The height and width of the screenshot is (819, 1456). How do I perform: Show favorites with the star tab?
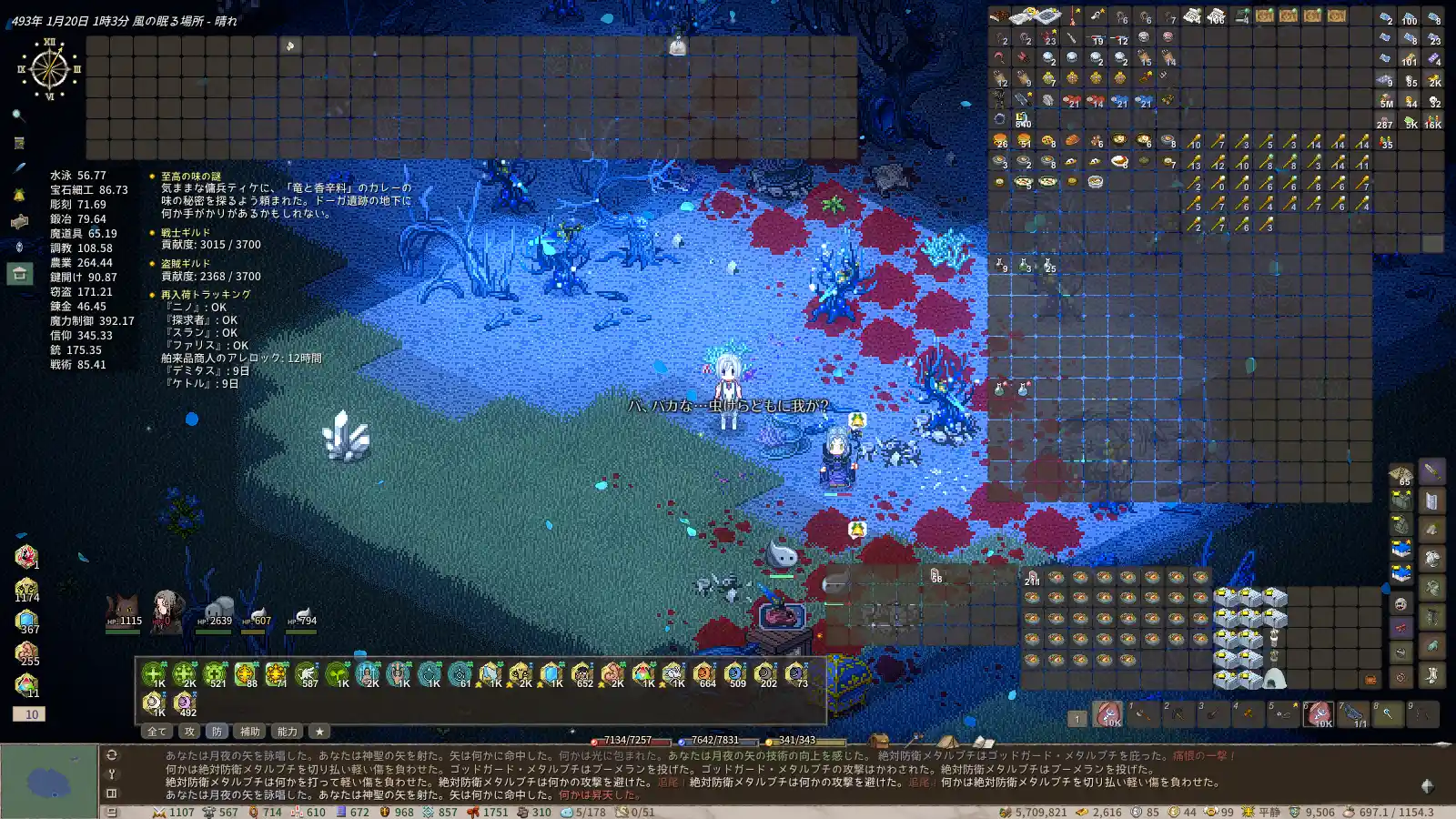(x=318, y=732)
